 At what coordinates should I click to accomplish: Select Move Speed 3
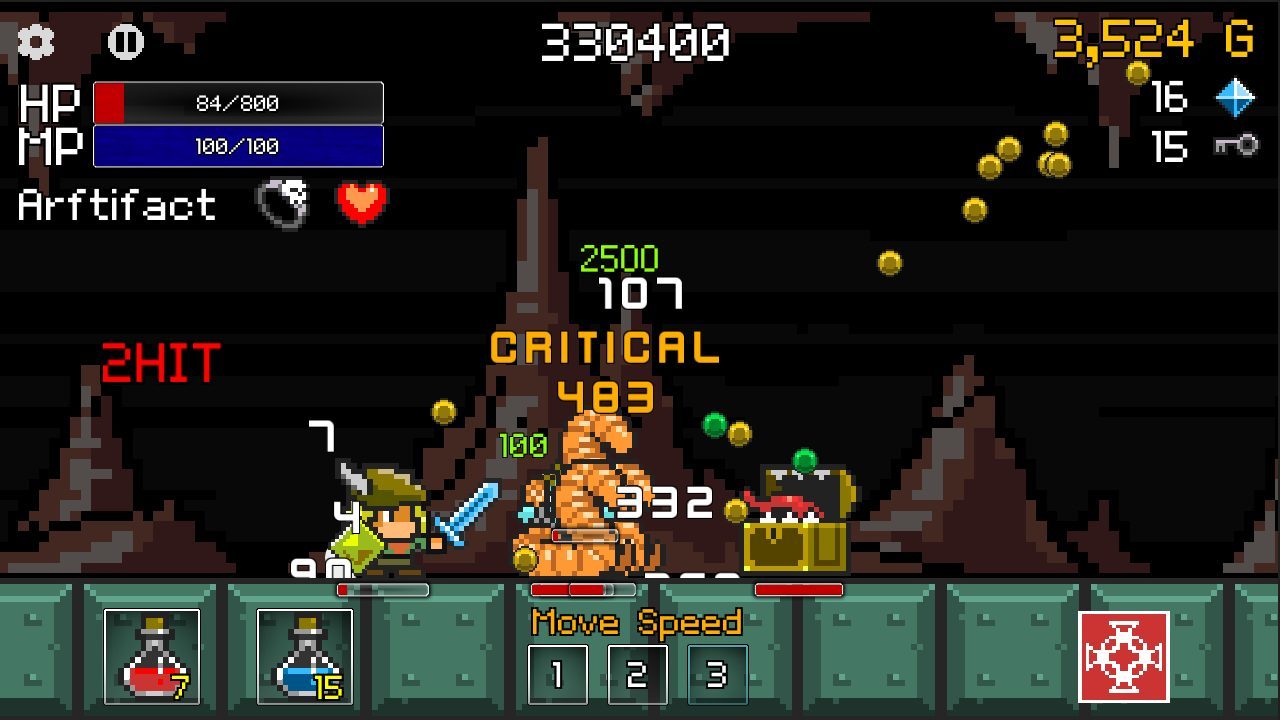click(x=717, y=675)
